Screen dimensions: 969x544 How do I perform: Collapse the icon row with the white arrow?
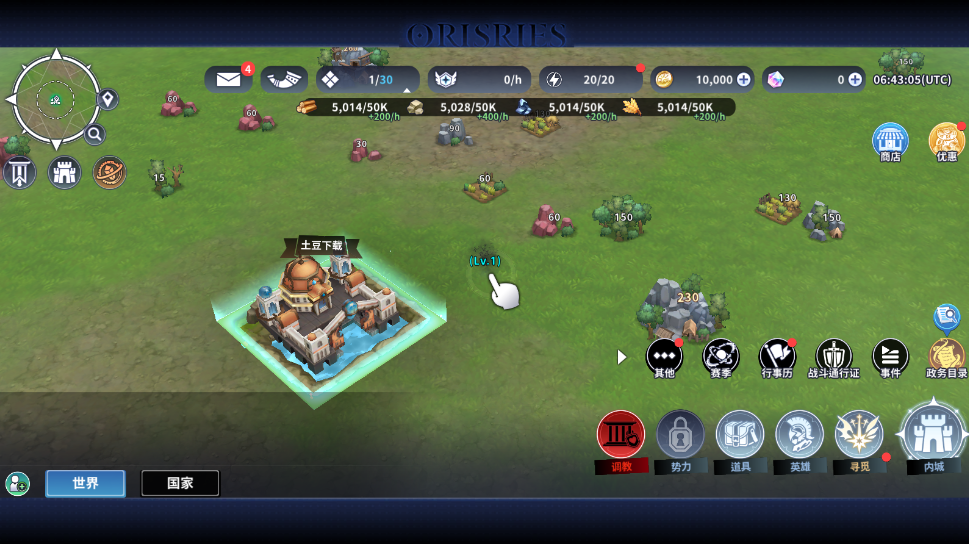[622, 357]
